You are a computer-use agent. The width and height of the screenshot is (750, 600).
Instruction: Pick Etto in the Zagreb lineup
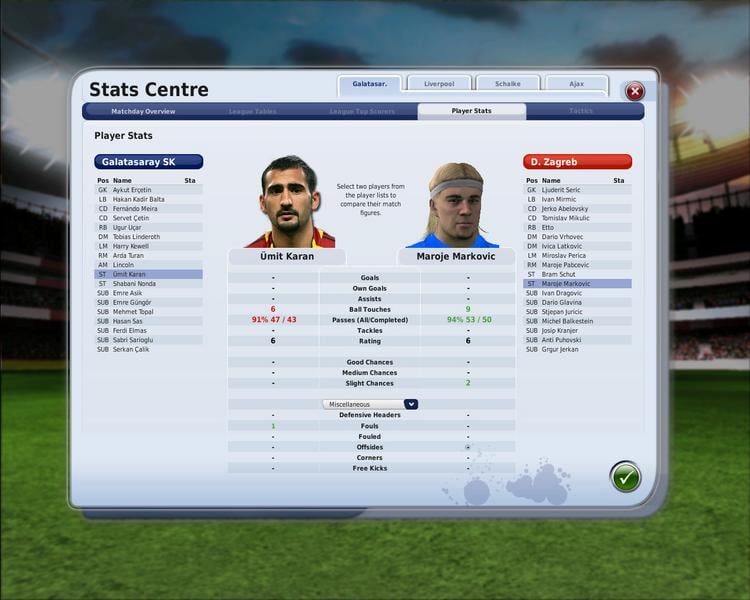547,227
